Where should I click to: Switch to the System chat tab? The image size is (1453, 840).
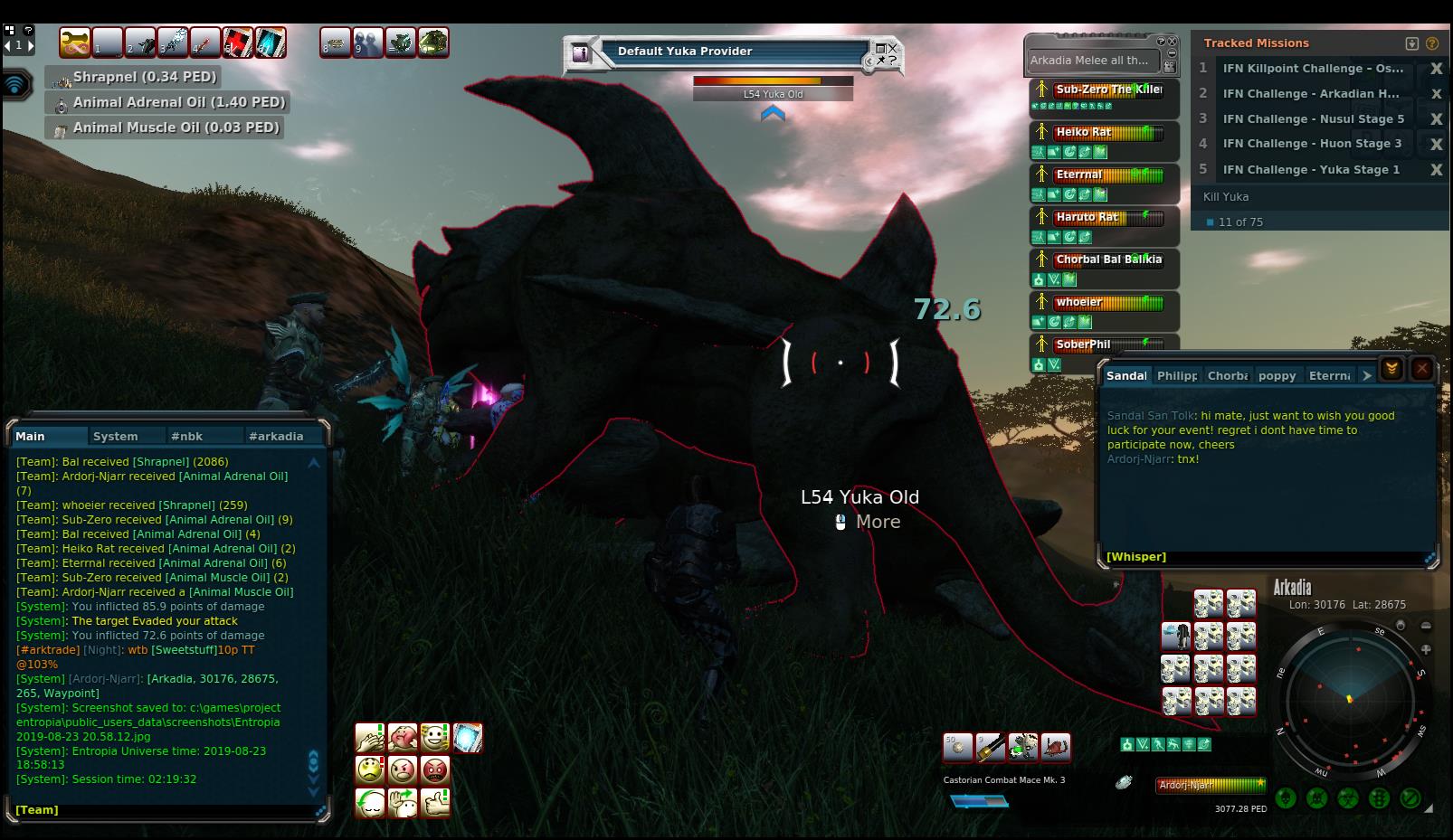pyautogui.click(x=116, y=436)
